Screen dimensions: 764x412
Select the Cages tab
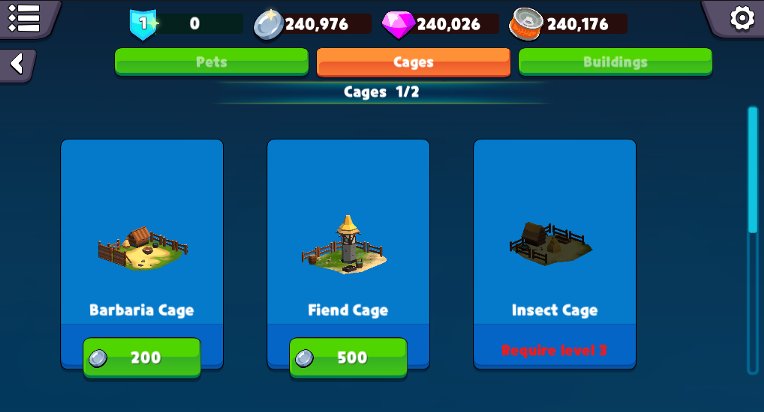pyautogui.click(x=413, y=61)
